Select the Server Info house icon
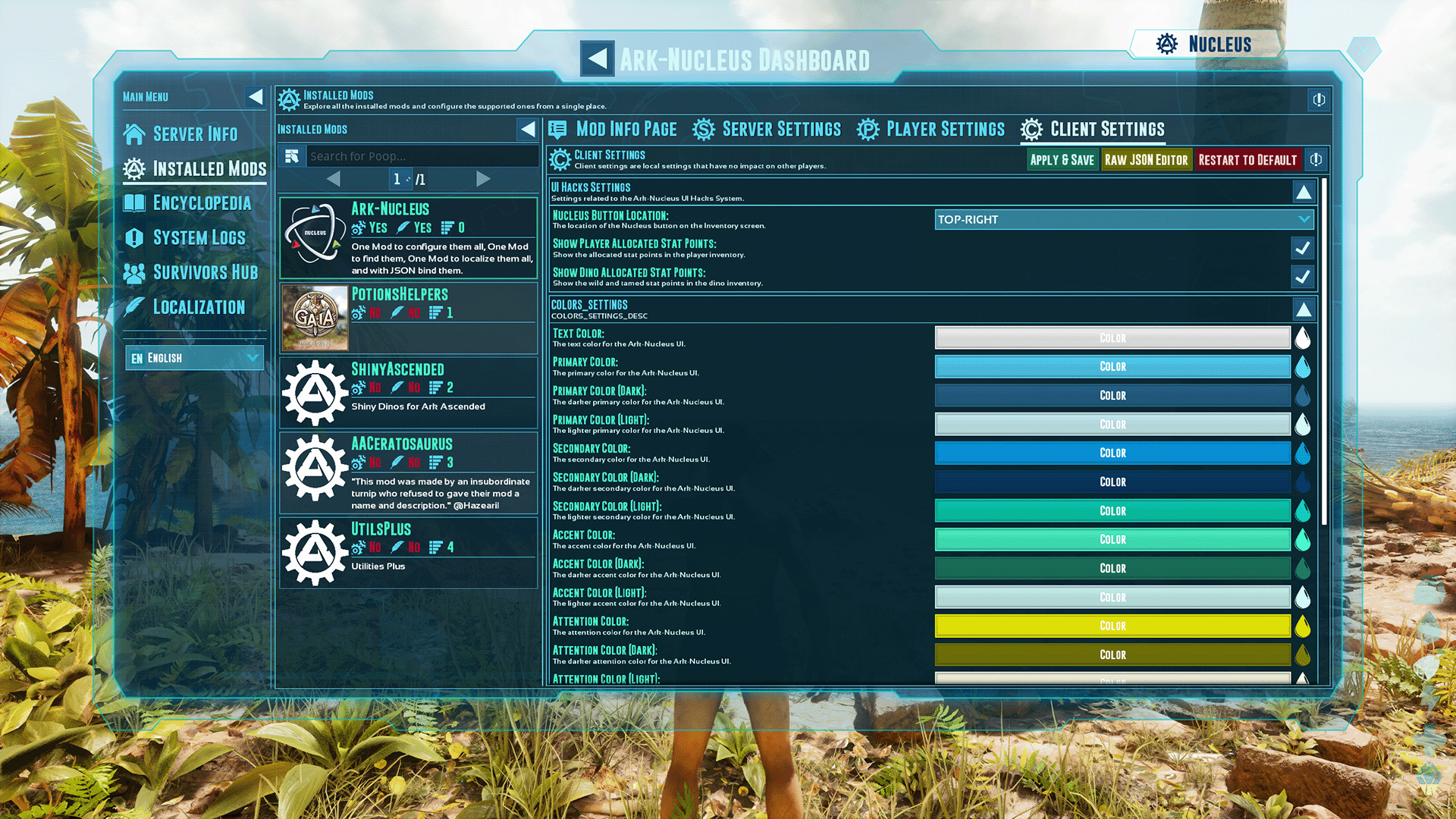 135,133
